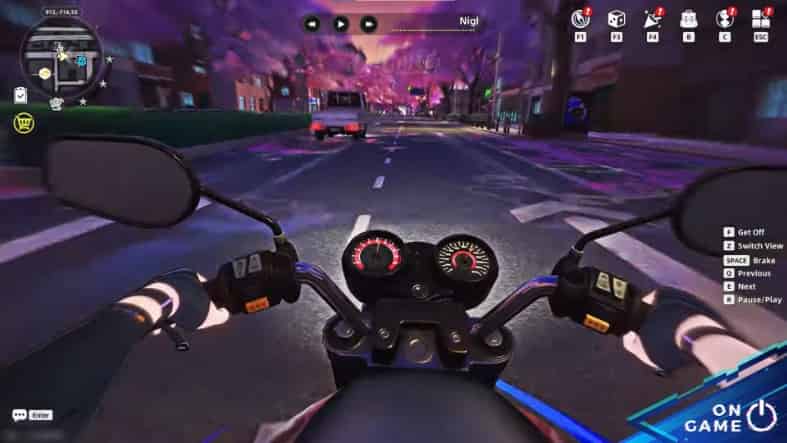Open the clipboard task list icon
Viewport: 787px width, 443px height.
coord(20,94)
